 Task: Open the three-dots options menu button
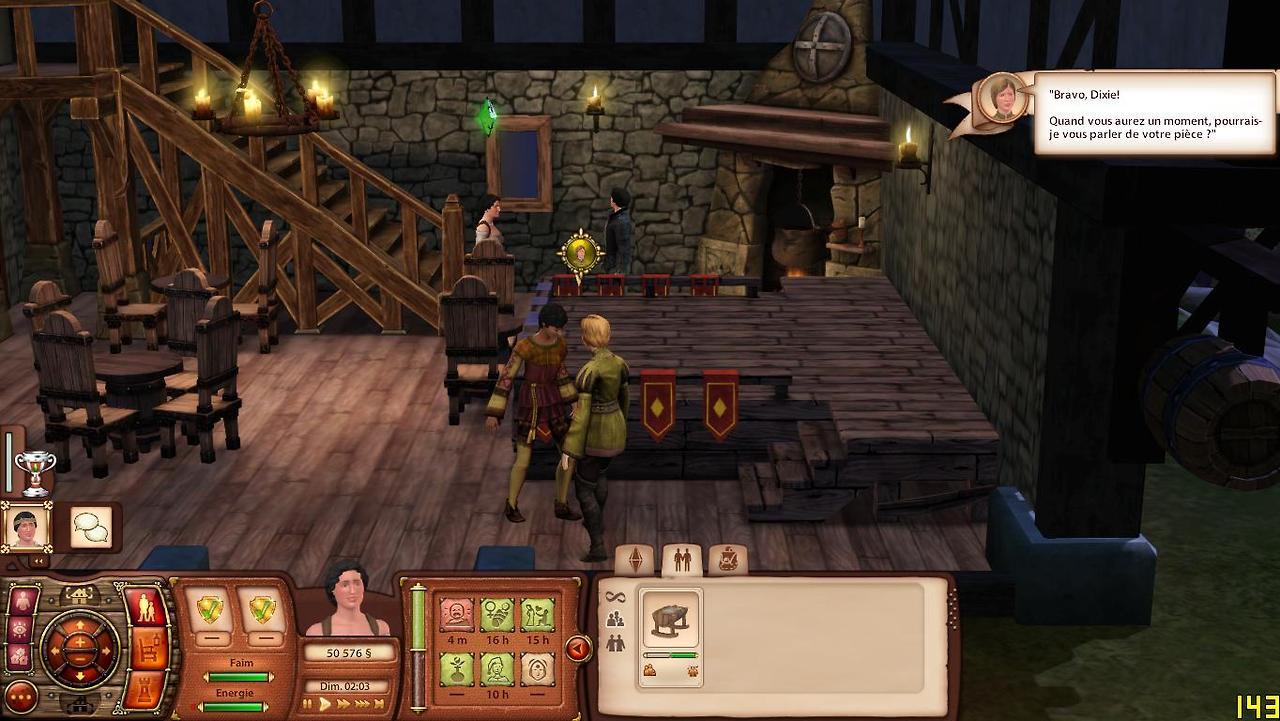[21, 696]
